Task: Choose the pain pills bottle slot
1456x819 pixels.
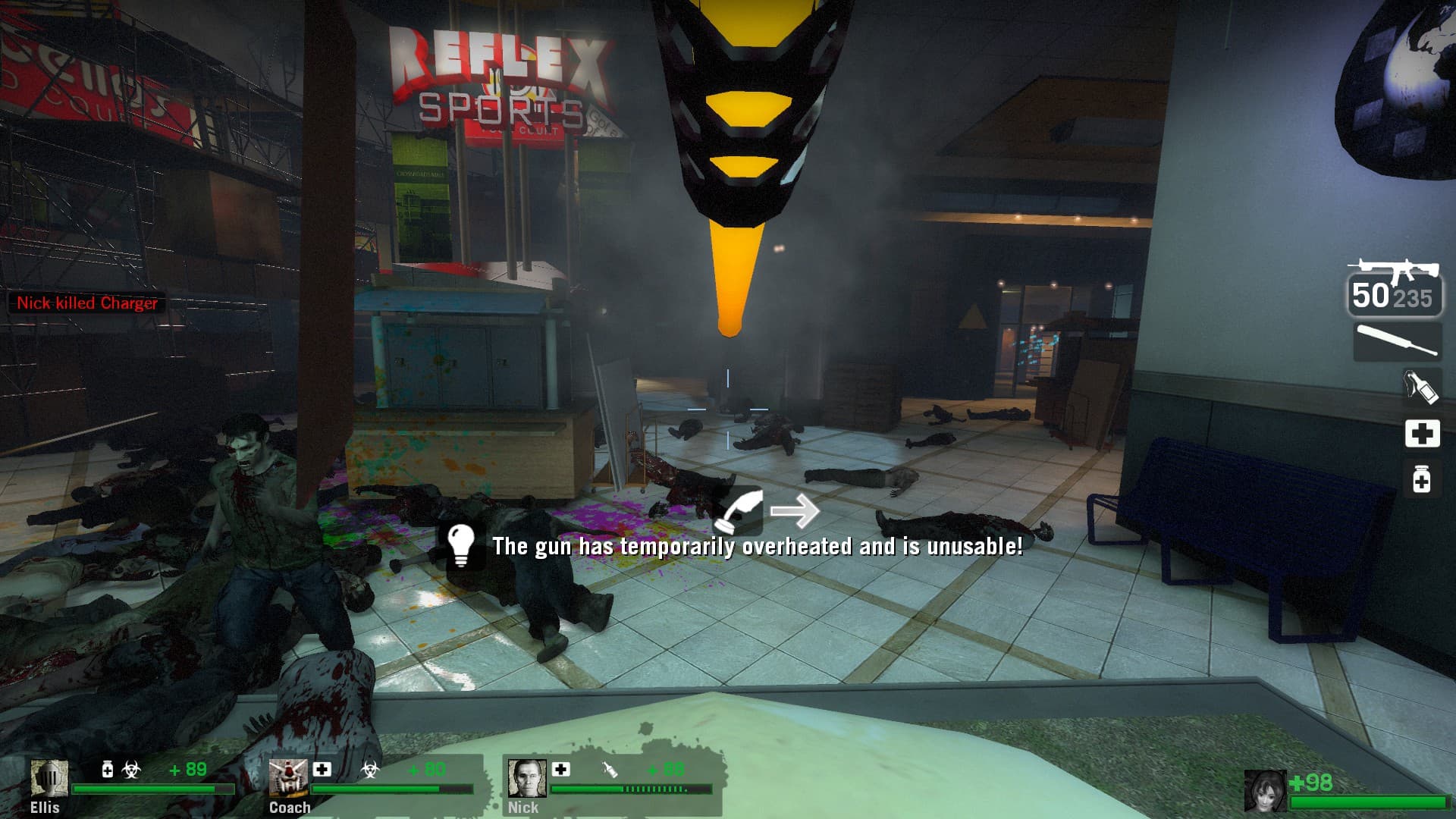Action: (1422, 479)
